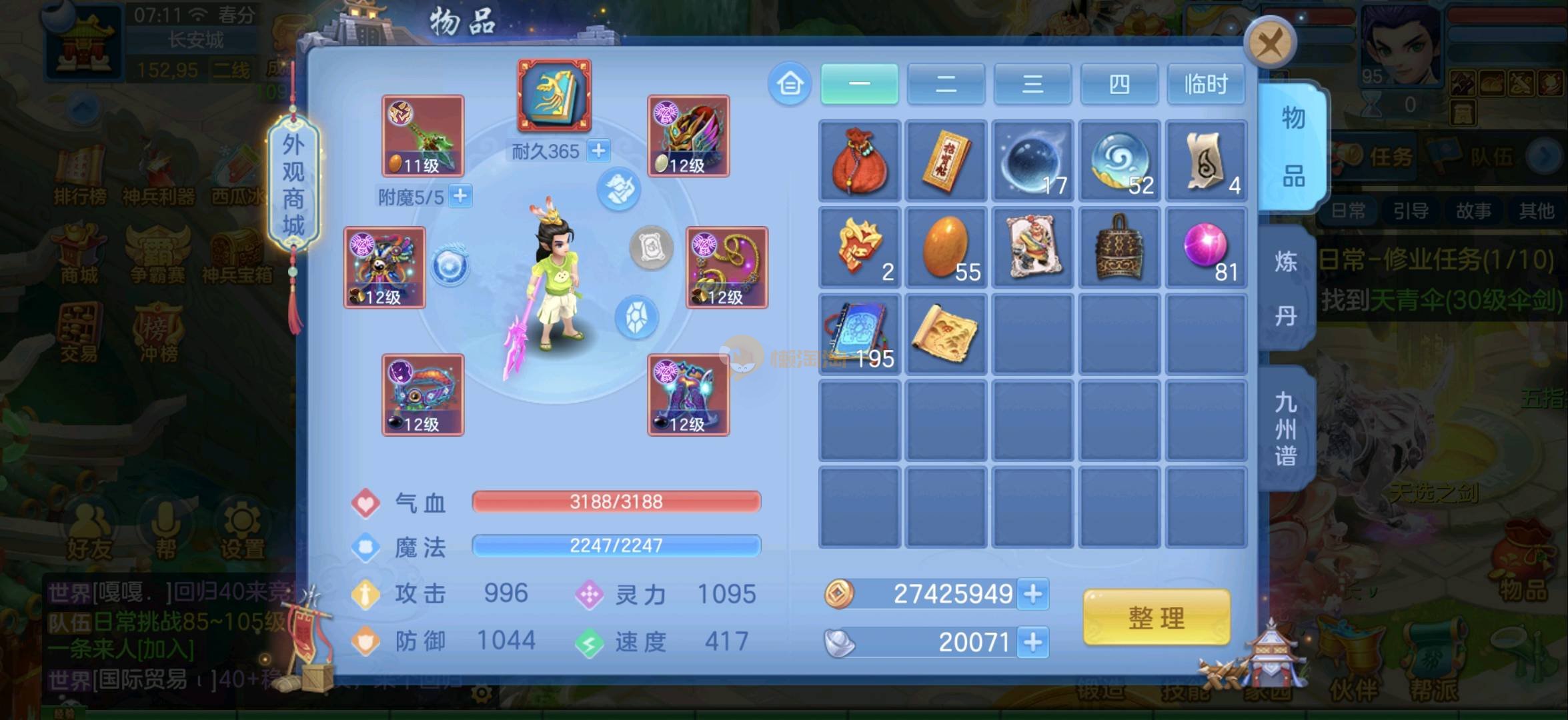Screen dimensions: 1568x720
Task: Switch to the 九州谱 side tab
Action: point(1286,429)
